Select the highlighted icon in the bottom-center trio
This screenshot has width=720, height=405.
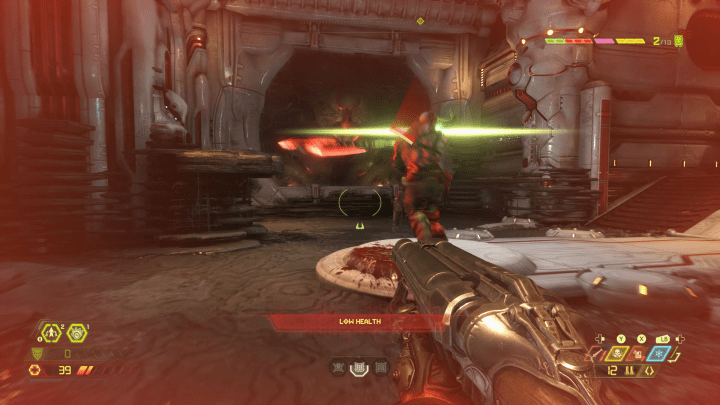(360, 368)
